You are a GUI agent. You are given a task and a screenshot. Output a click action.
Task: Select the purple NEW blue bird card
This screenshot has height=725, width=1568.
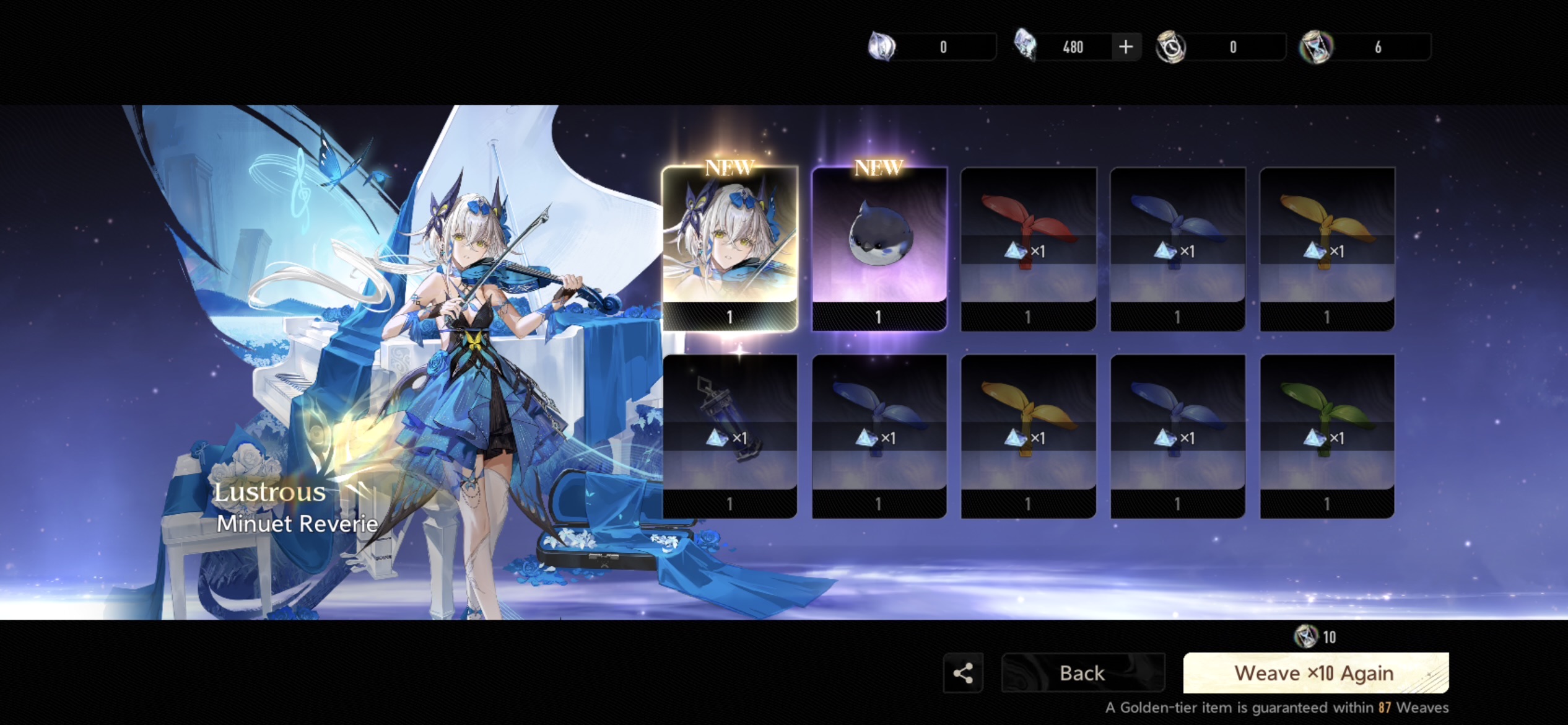click(879, 248)
